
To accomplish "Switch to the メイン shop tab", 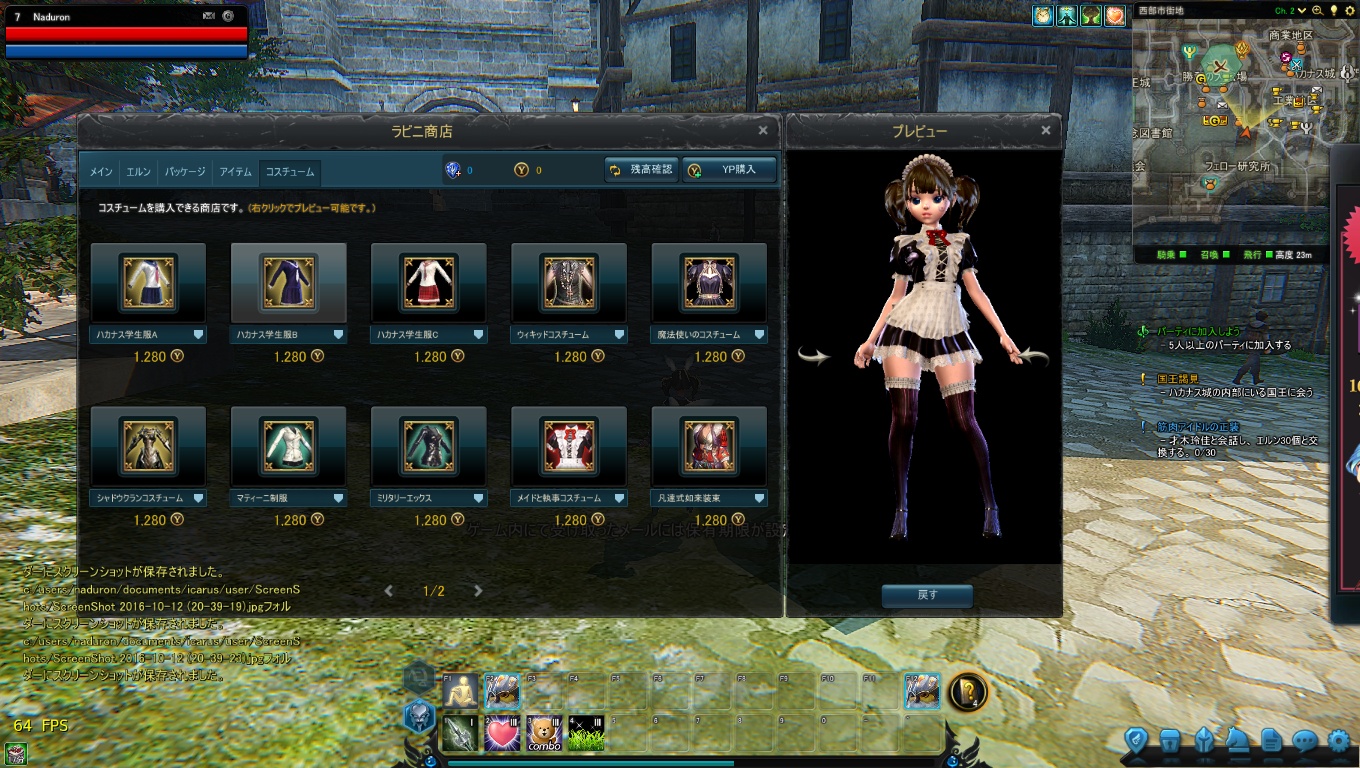I will 101,172.
